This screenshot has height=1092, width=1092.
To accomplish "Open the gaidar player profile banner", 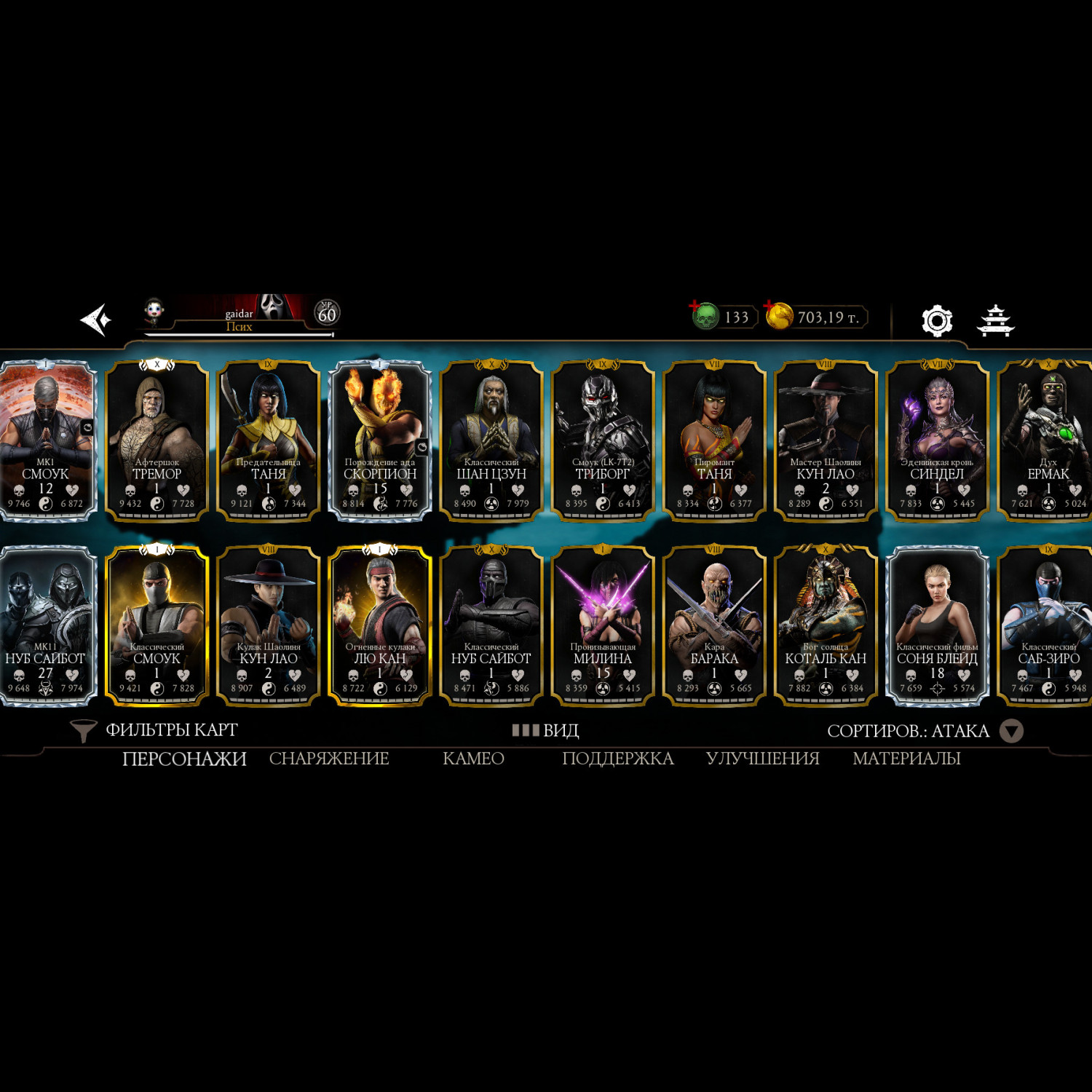I will (240, 315).
